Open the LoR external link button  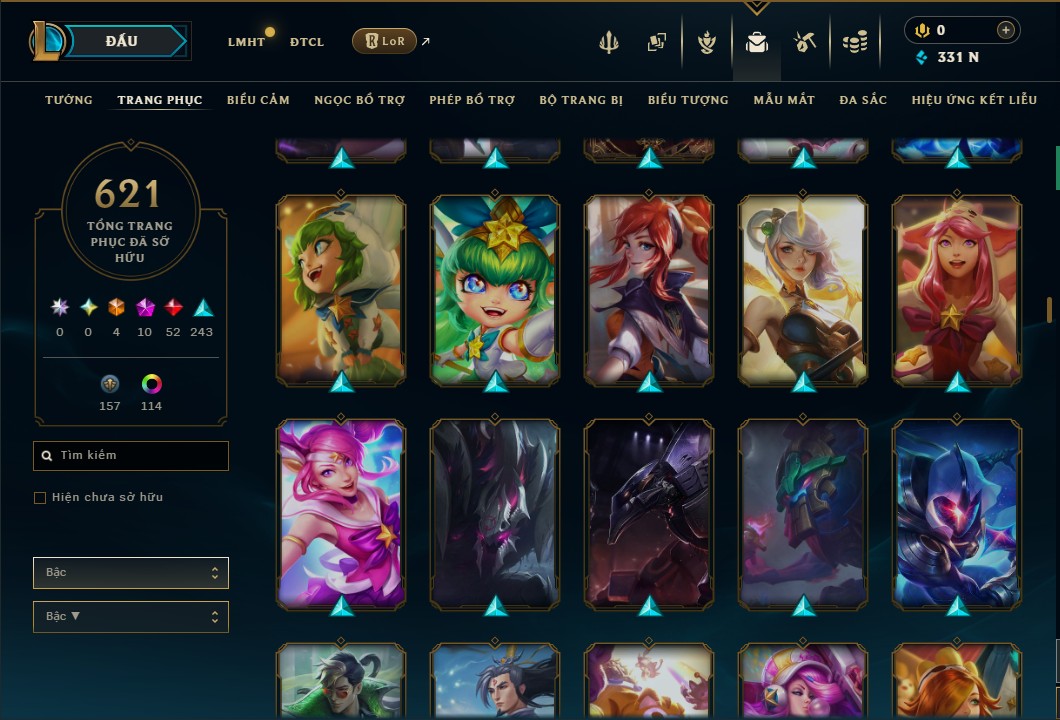point(384,41)
